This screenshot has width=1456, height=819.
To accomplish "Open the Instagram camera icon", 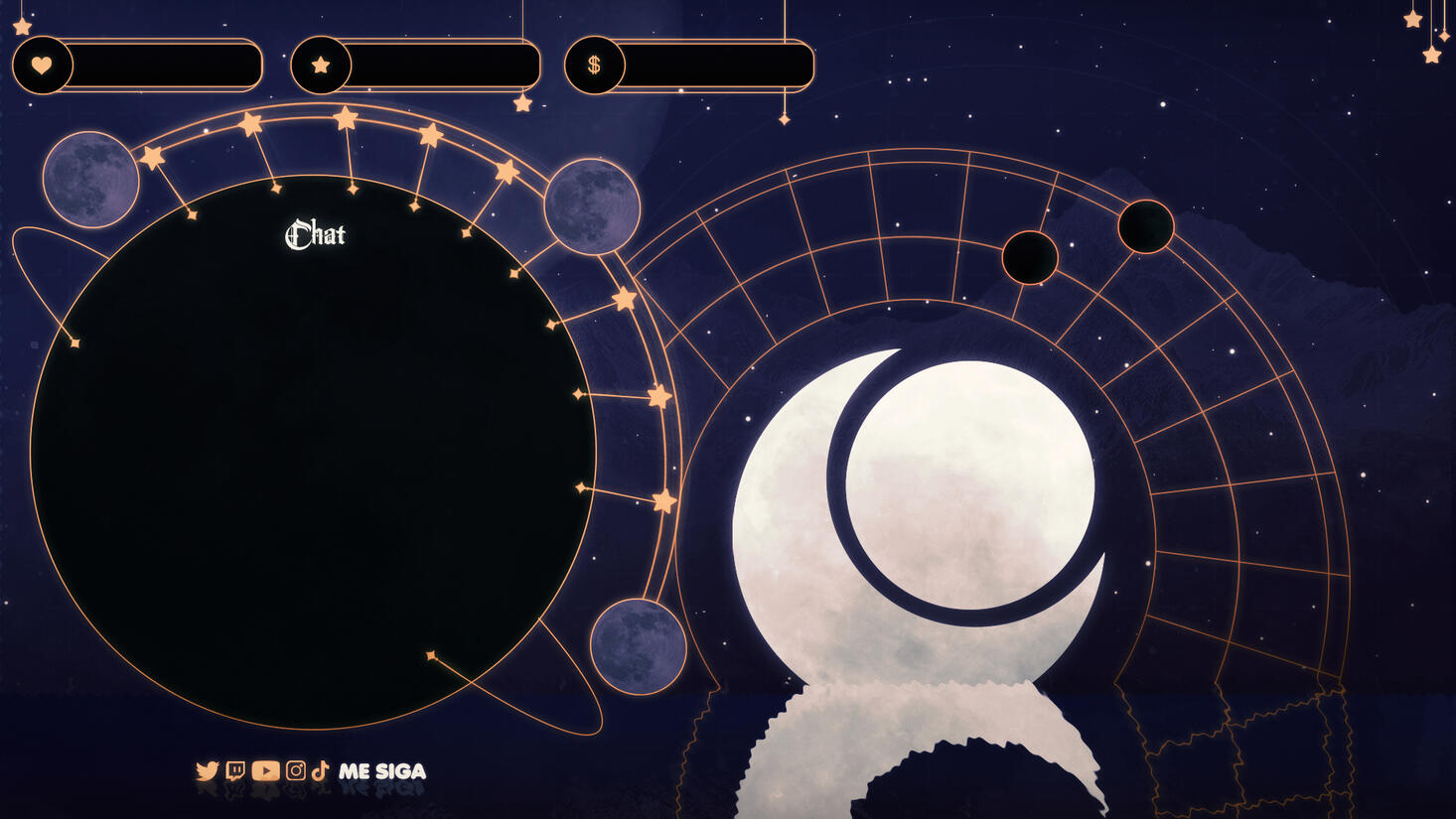I will [x=296, y=770].
